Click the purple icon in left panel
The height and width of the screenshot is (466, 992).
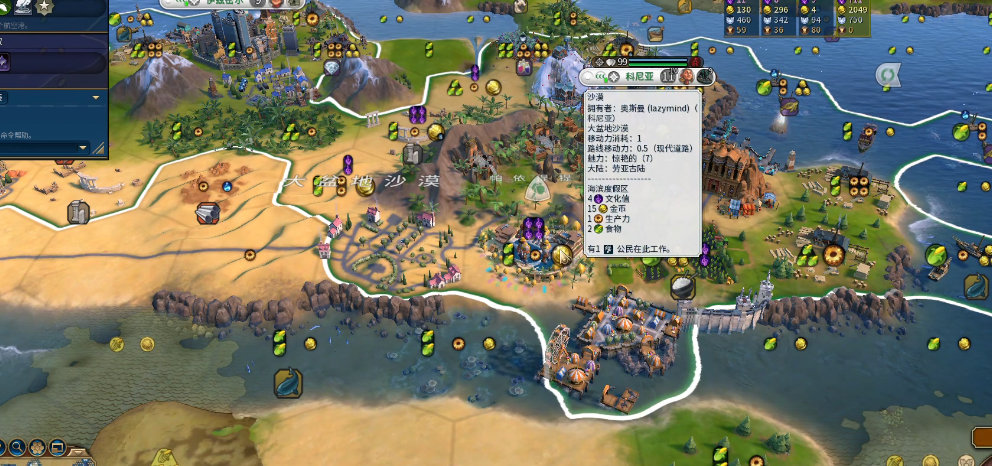click(x=5, y=62)
